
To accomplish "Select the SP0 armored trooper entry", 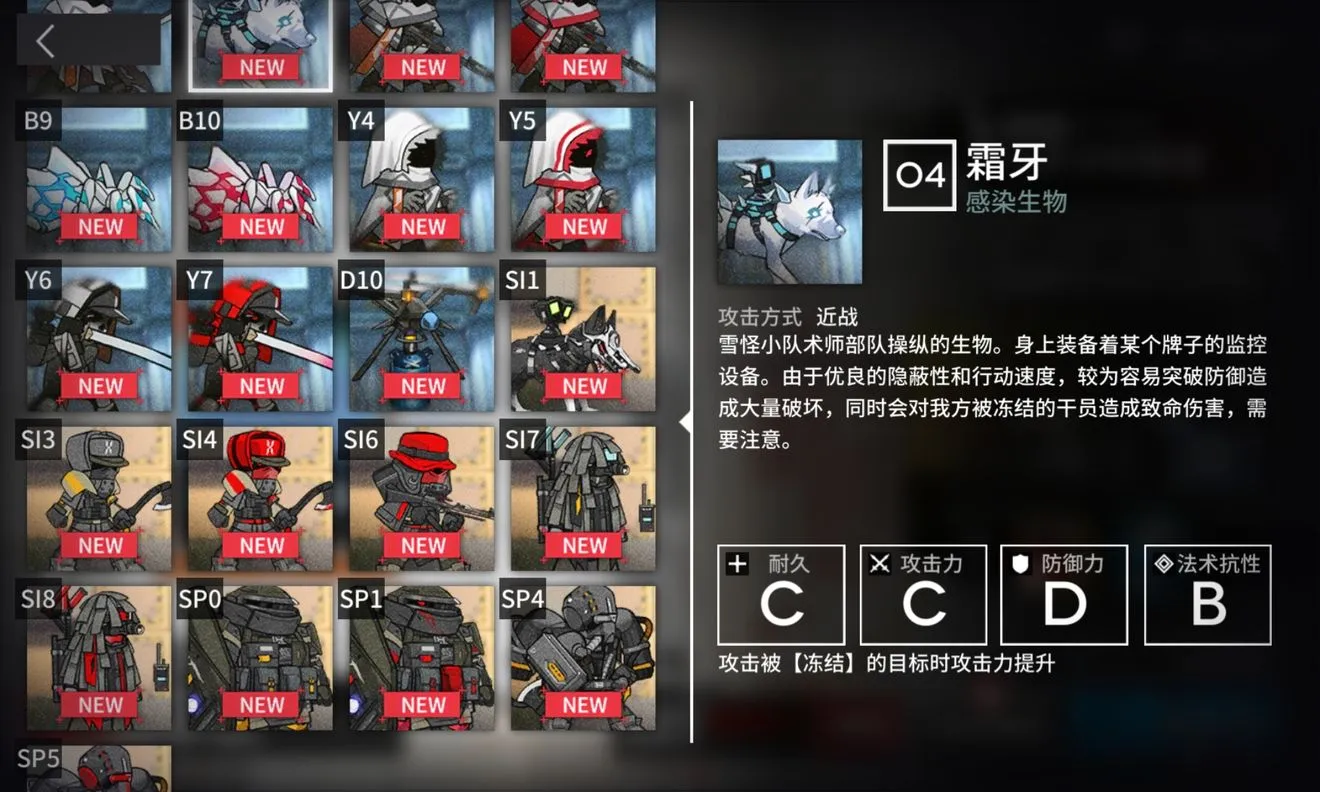I will point(259,655).
